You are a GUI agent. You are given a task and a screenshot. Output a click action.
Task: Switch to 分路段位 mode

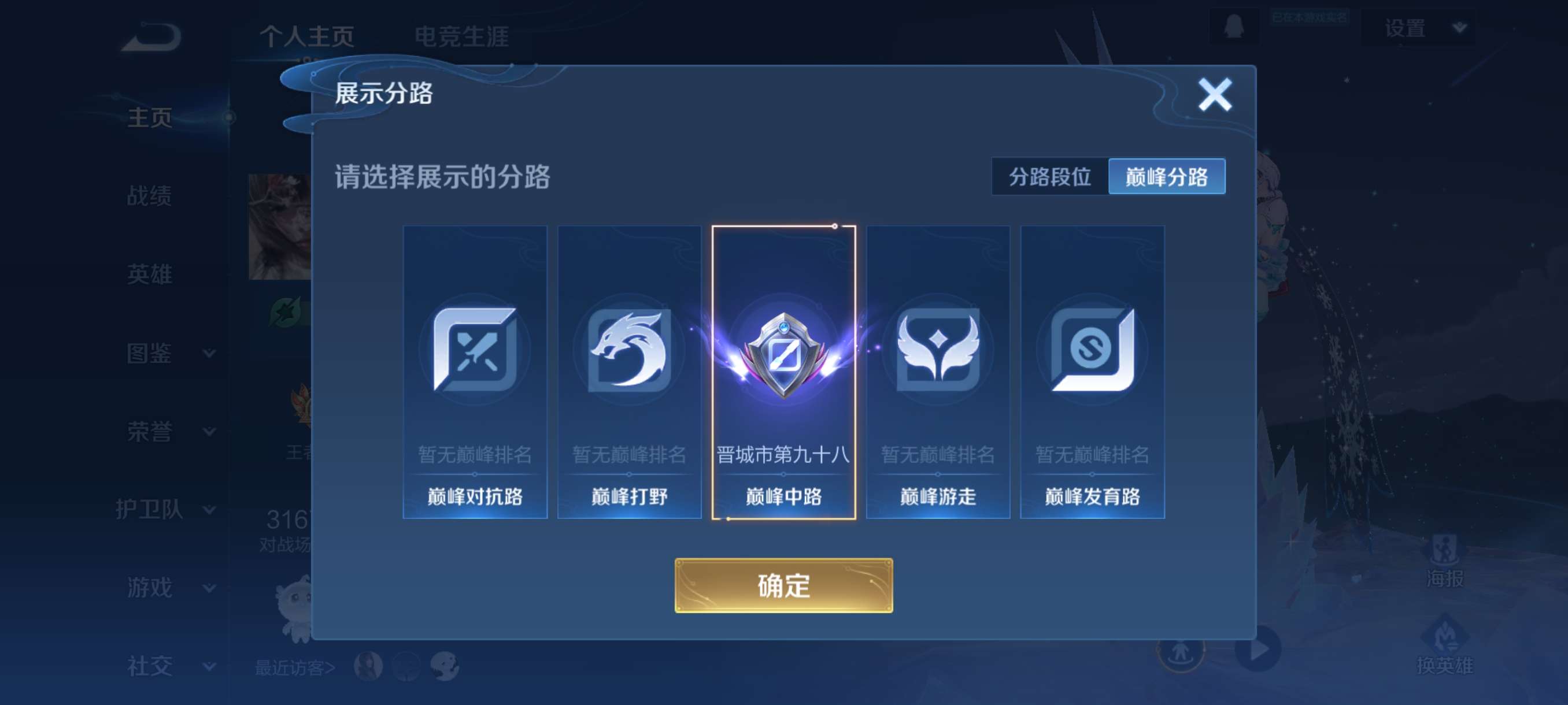(x=1049, y=176)
